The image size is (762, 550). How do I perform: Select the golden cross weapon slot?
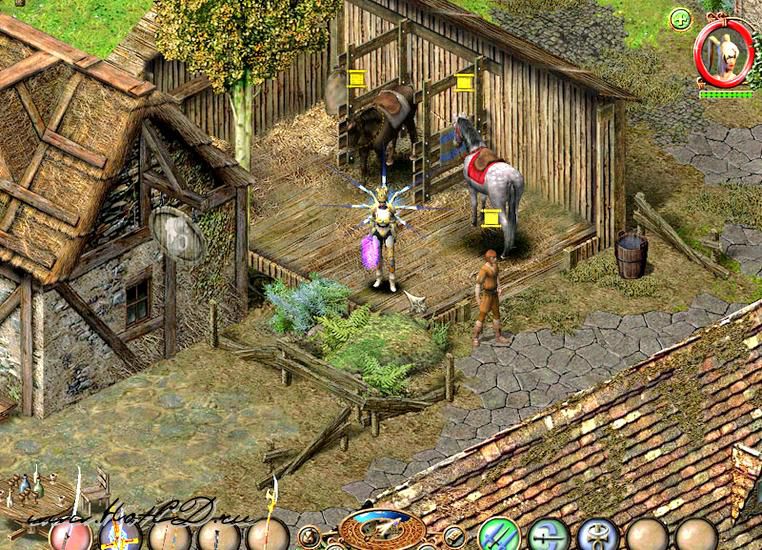click(121, 535)
